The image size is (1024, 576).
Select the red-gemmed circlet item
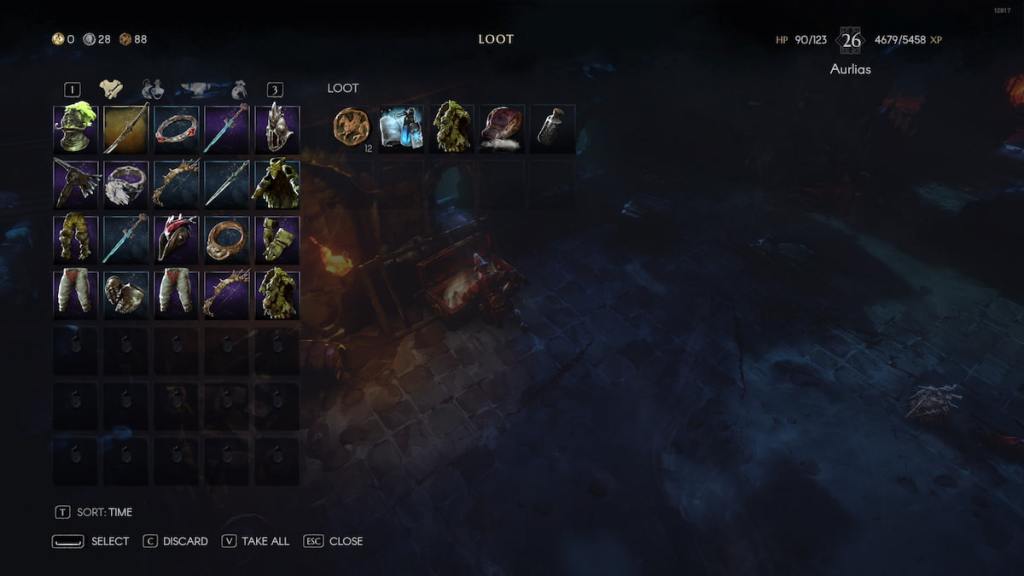[176, 129]
